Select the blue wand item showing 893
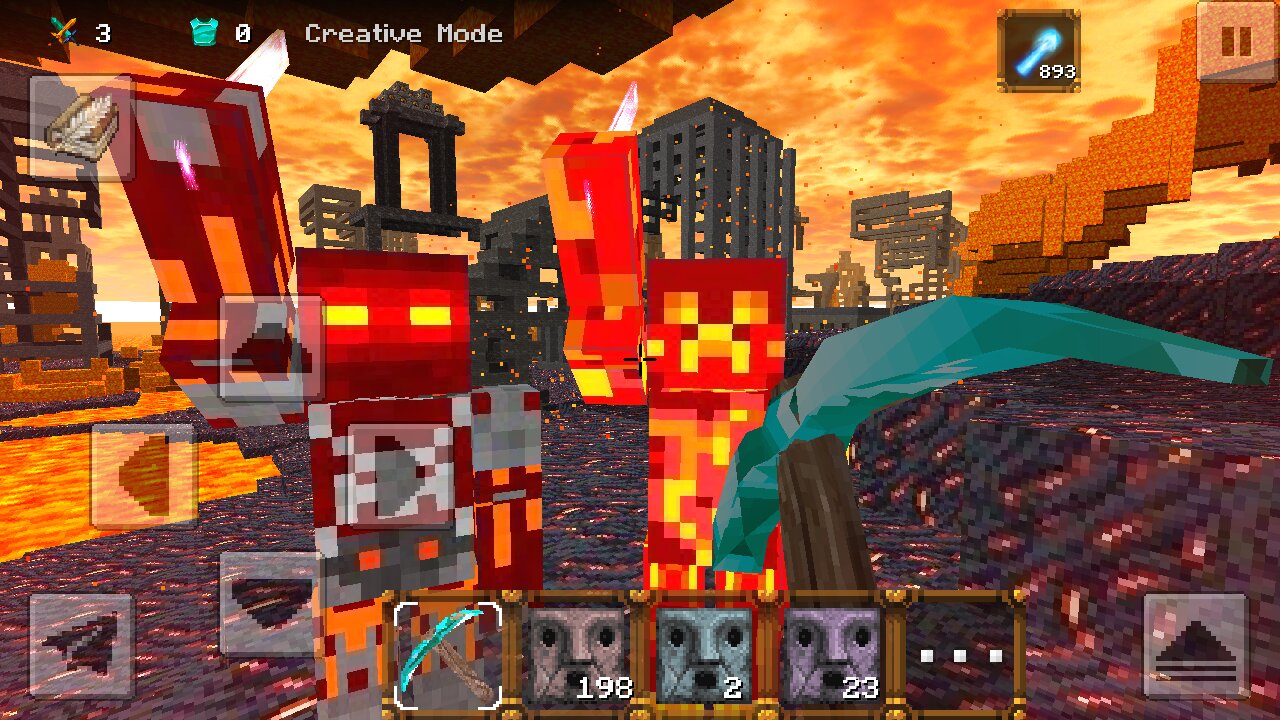1280x720 pixels. (x=1039, y=50)
